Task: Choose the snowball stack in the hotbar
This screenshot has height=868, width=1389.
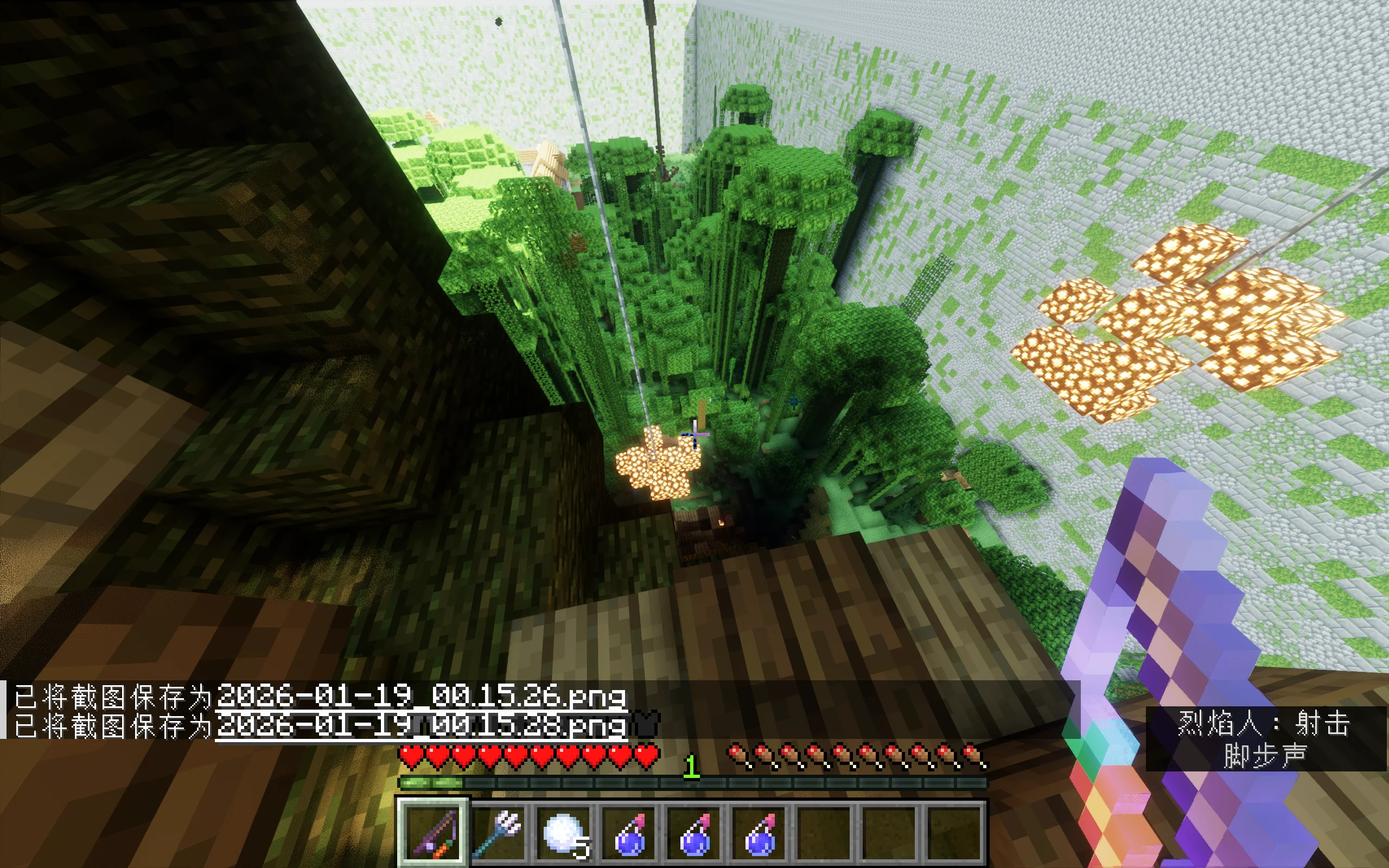Action: tap(565, 832)
